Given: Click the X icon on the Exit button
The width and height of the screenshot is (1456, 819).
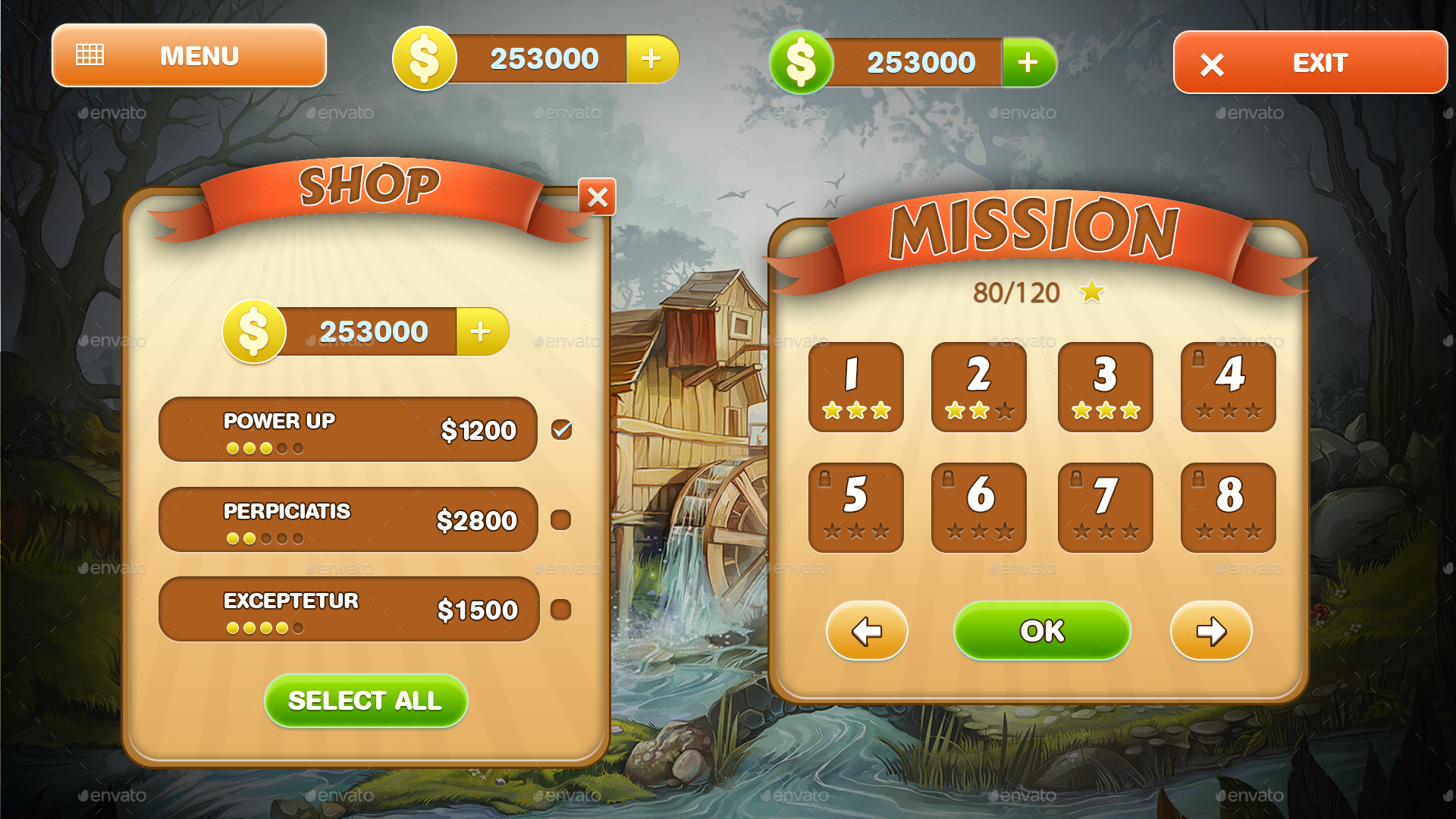Looking at the screenshot, I should [1211, 64].
